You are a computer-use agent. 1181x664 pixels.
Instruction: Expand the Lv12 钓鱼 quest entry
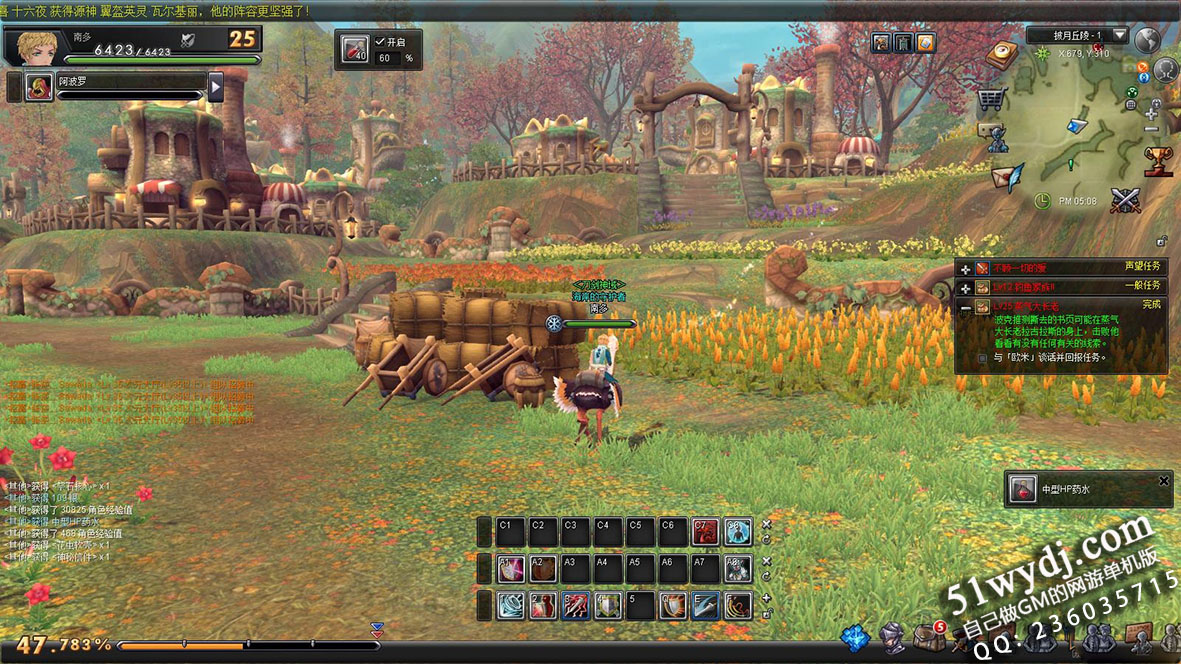click(x=964, y=287)
